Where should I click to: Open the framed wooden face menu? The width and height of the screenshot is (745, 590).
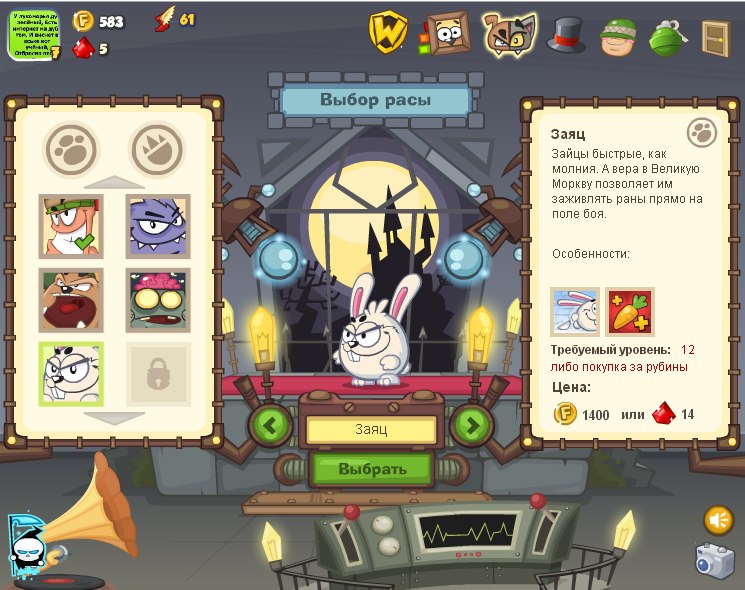447,33
